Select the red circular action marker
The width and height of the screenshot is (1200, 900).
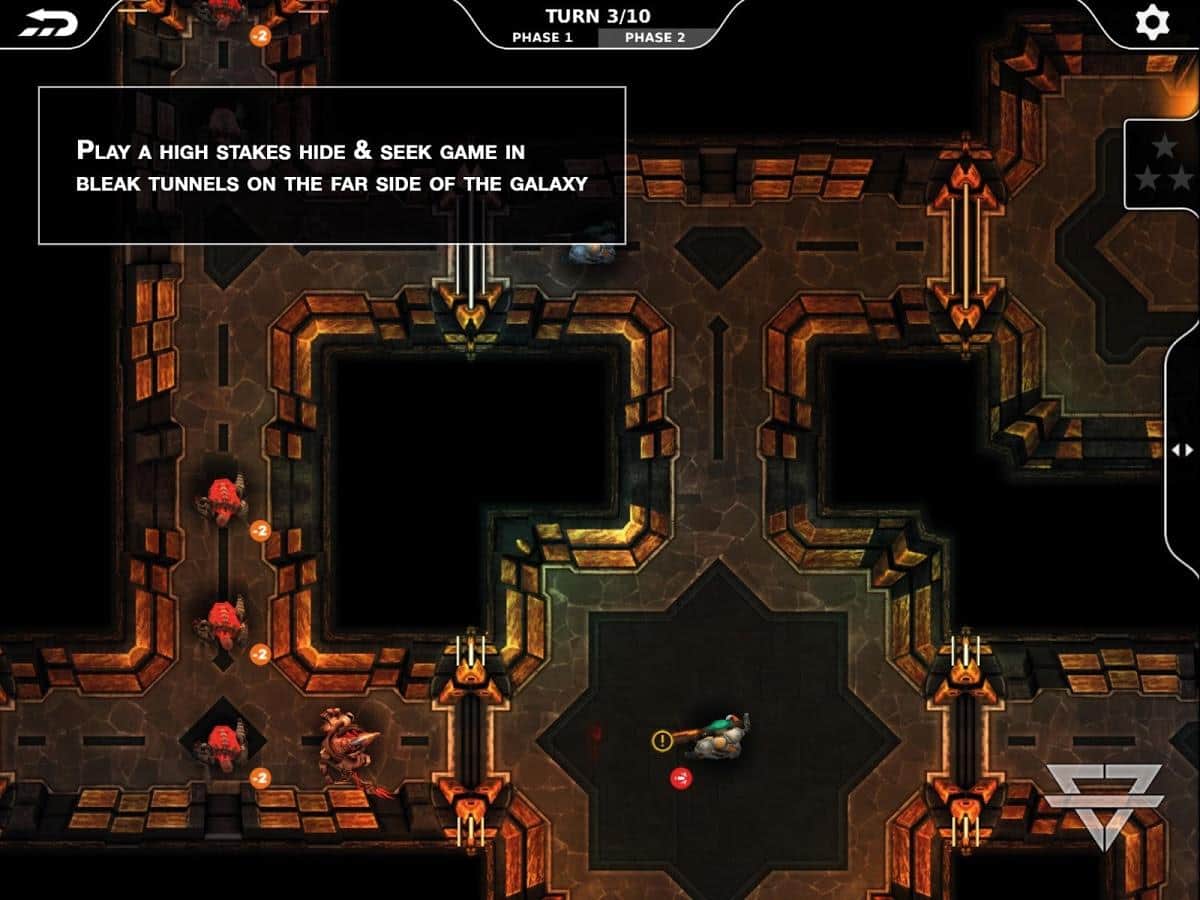(681, 777)
